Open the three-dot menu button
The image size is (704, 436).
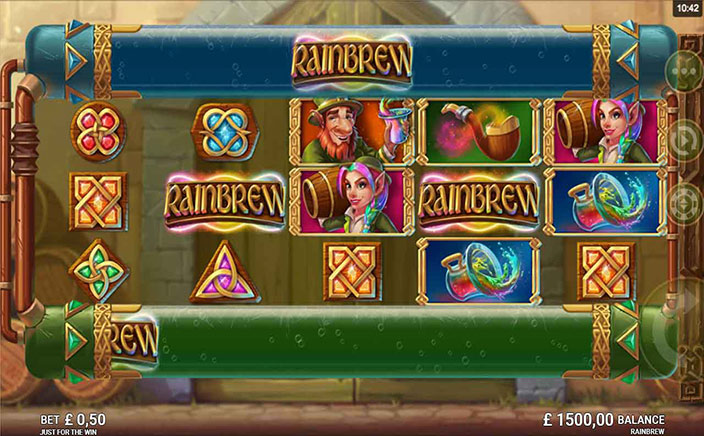tap(684, 71)
